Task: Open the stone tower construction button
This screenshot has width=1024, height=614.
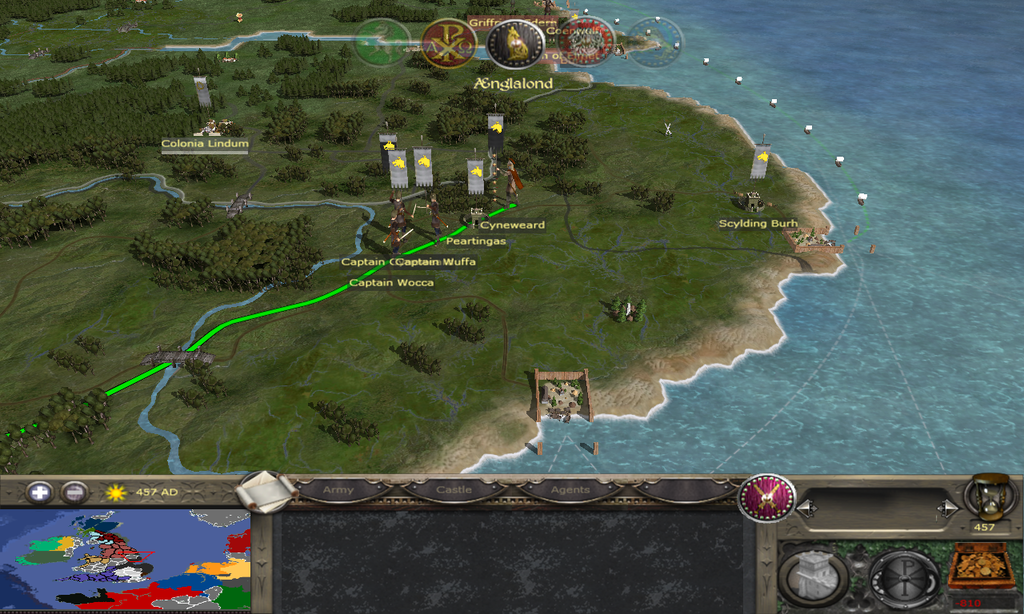Action: pos(814,575)
